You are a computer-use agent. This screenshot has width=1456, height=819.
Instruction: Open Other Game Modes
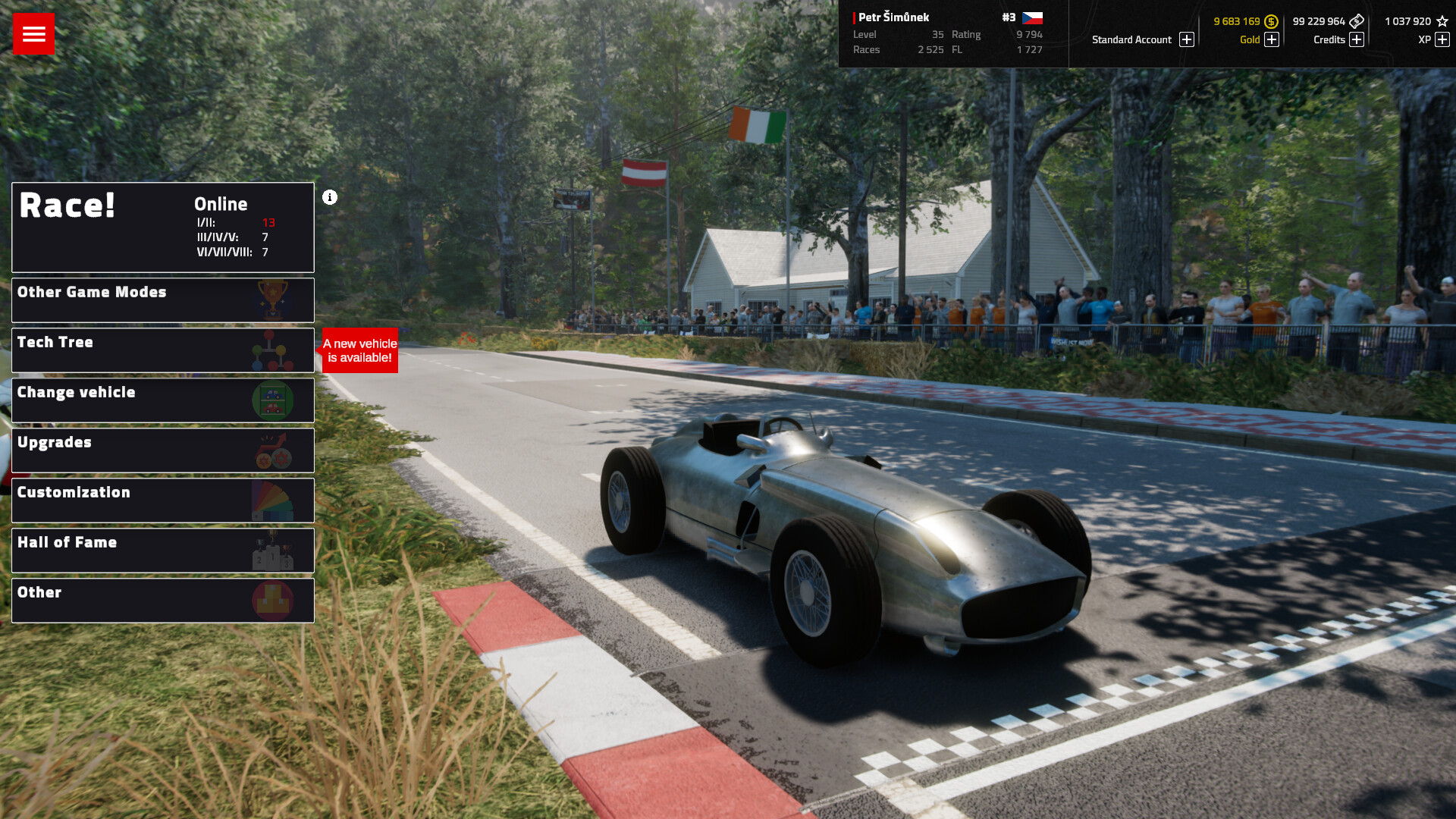(x=162, y=300)
